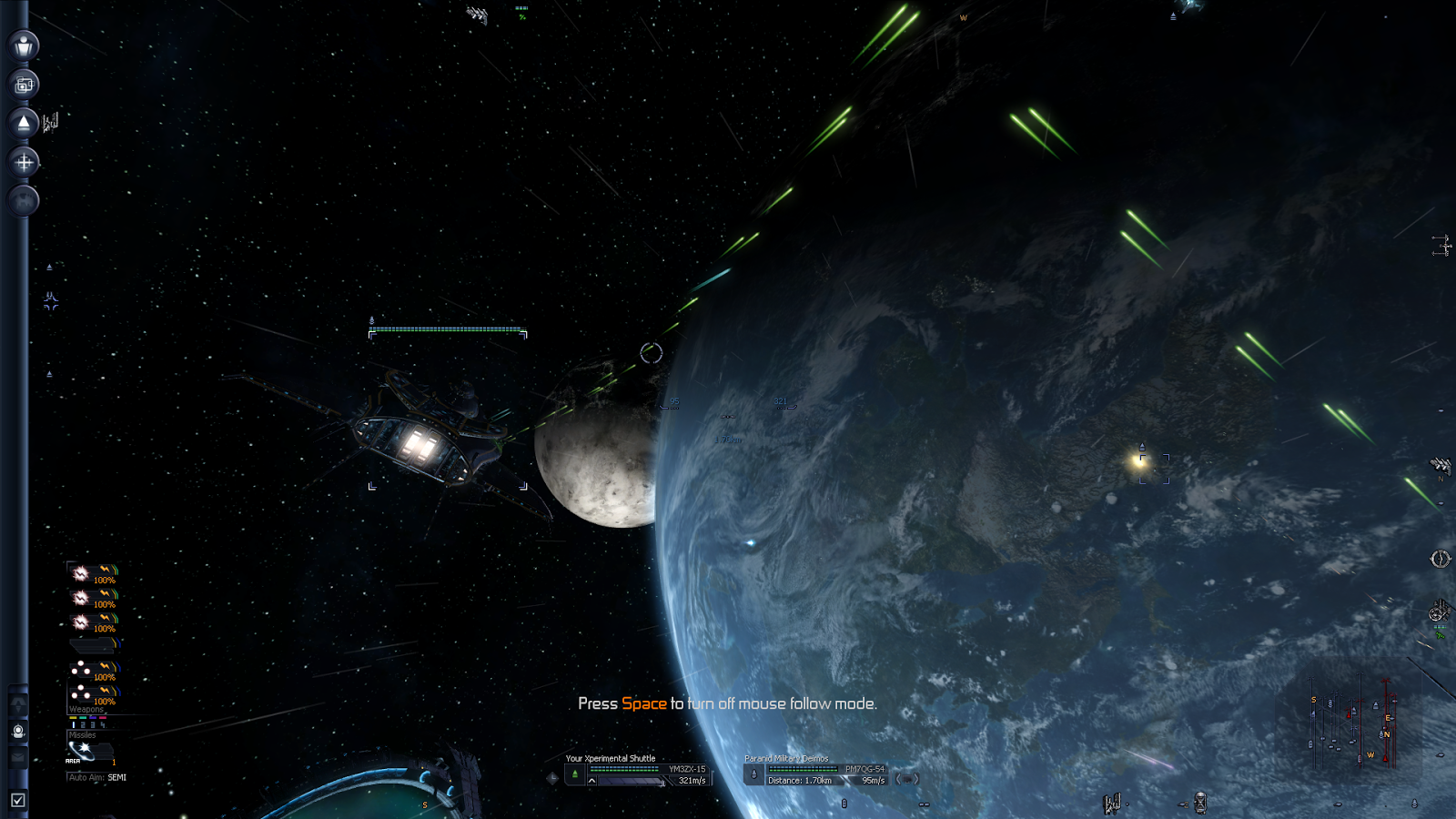Click the Paranid Military Deimos target panel
Screen dimensions: 1456x819
pos(817,774)
